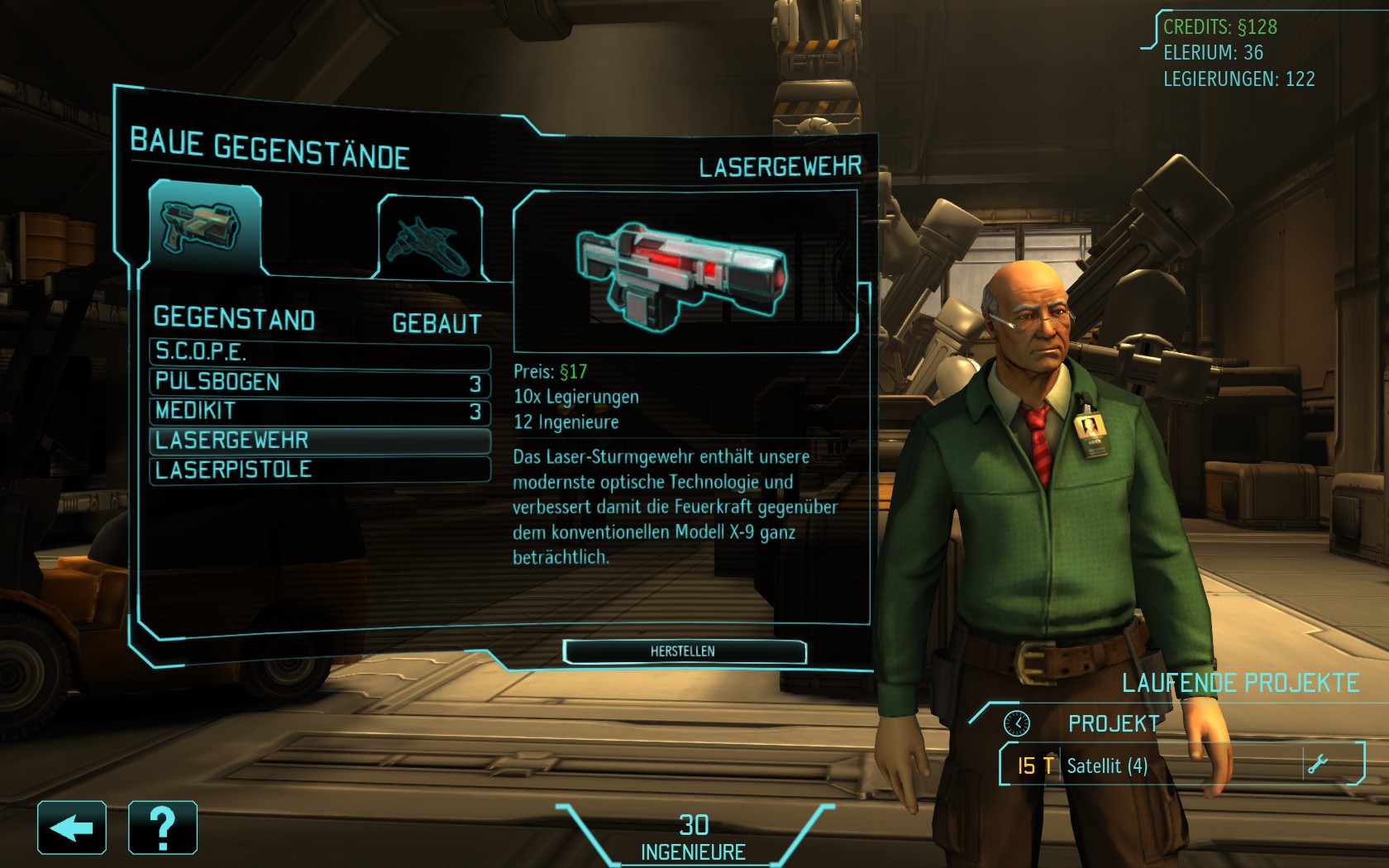Image resolution: width=1389 pixels, height=868 pixels.
Task: Switch to the weapons and equipment tab
Action: [x=204, y=228]
